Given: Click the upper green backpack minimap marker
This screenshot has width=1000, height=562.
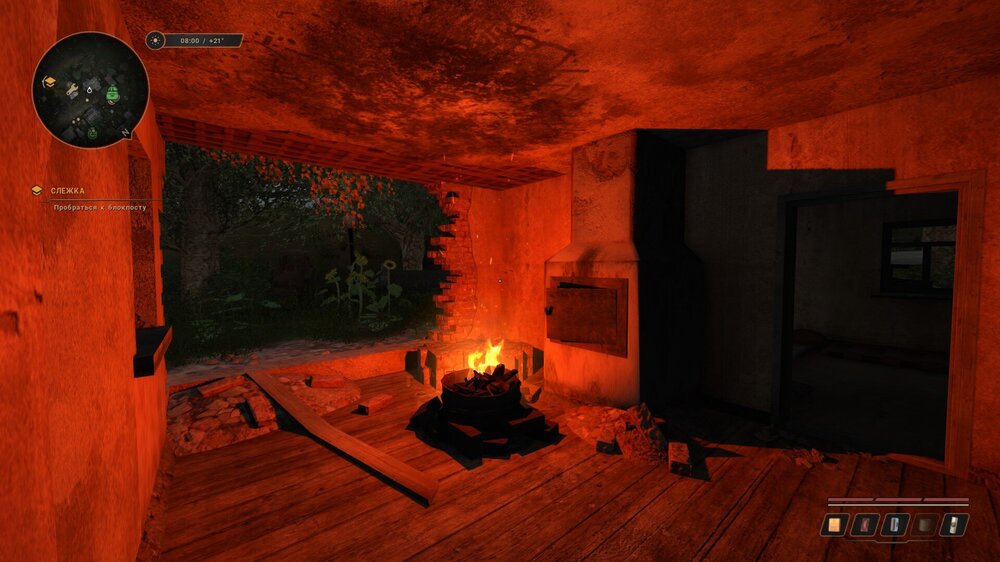Looking at the screenshot, I should [x=113, y=94].
